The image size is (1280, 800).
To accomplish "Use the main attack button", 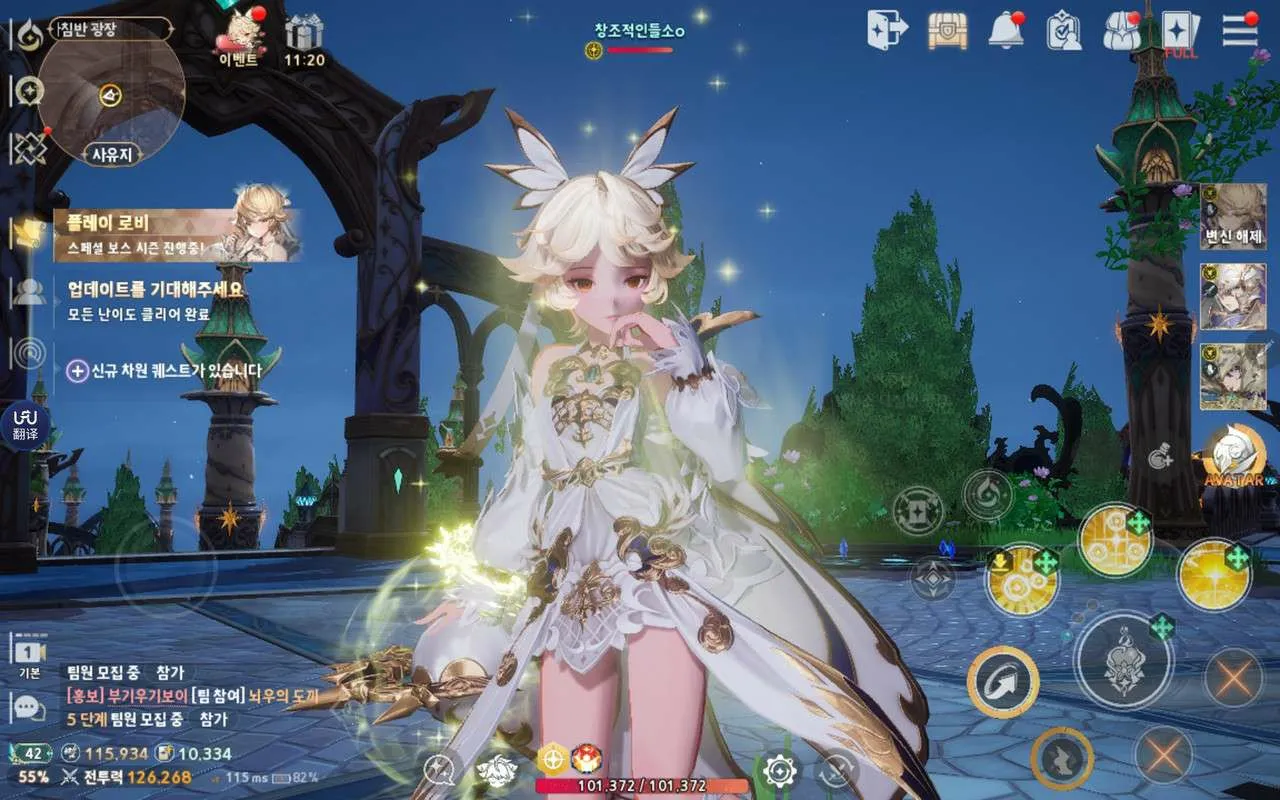I will point(1123,659).
